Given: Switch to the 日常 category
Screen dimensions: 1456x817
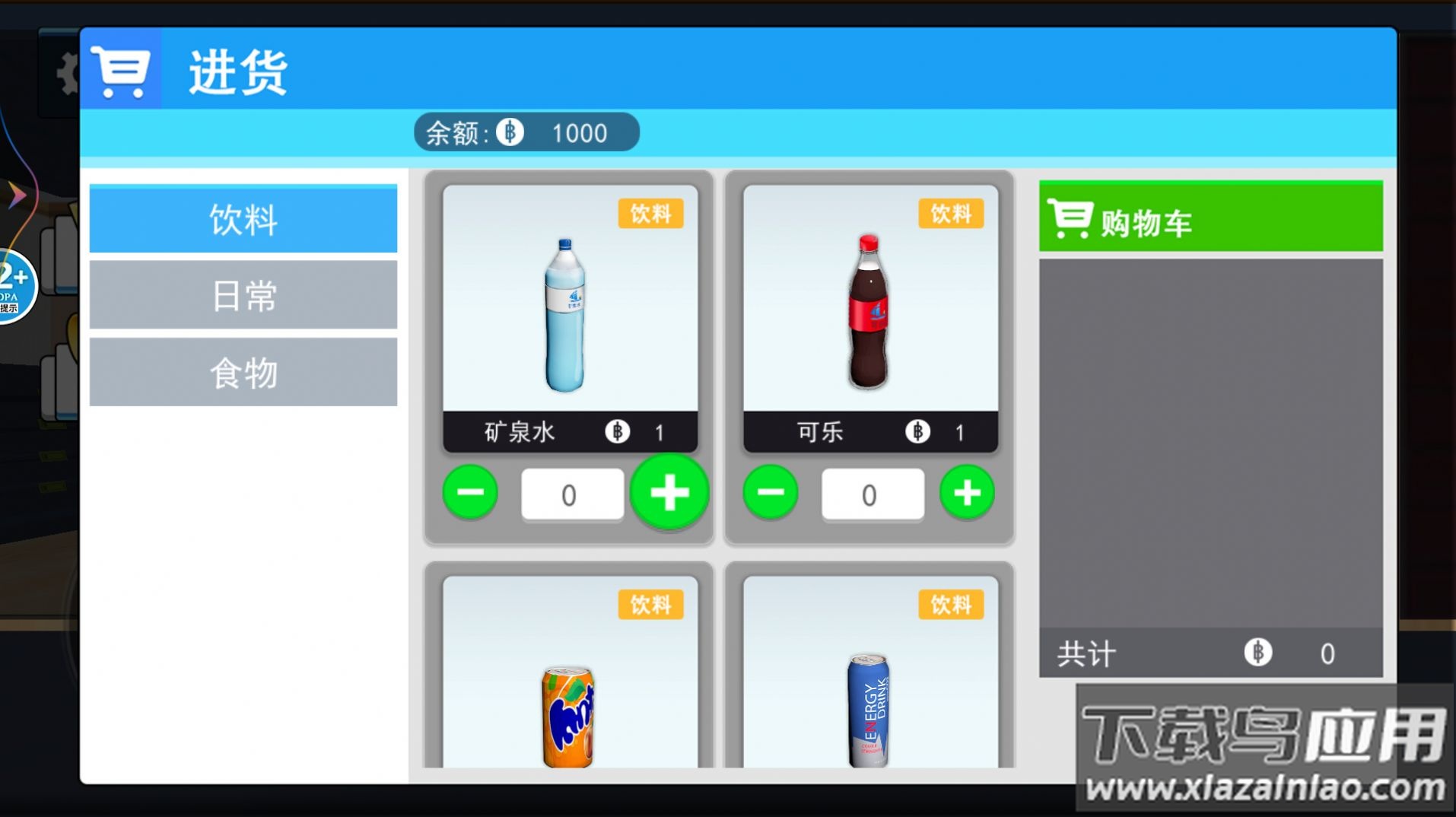Looking at the screenshot, I should 243,296.
